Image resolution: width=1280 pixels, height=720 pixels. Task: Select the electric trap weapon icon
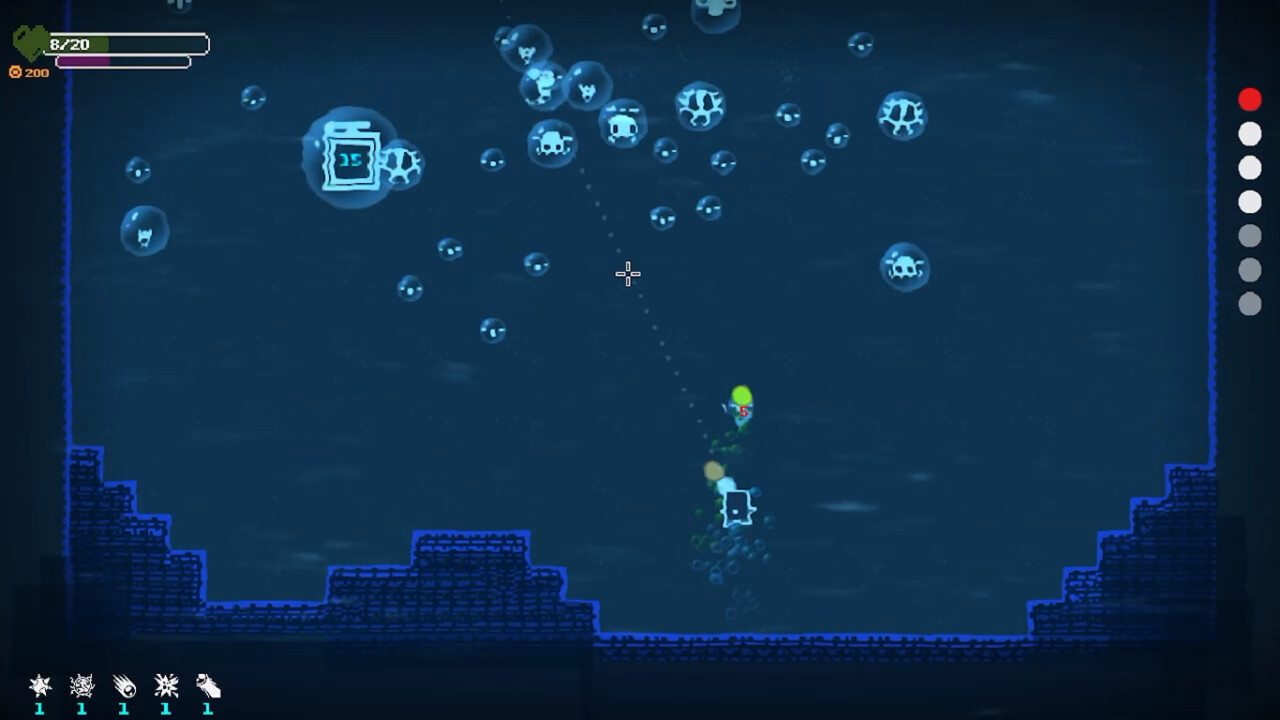point(81,686)
